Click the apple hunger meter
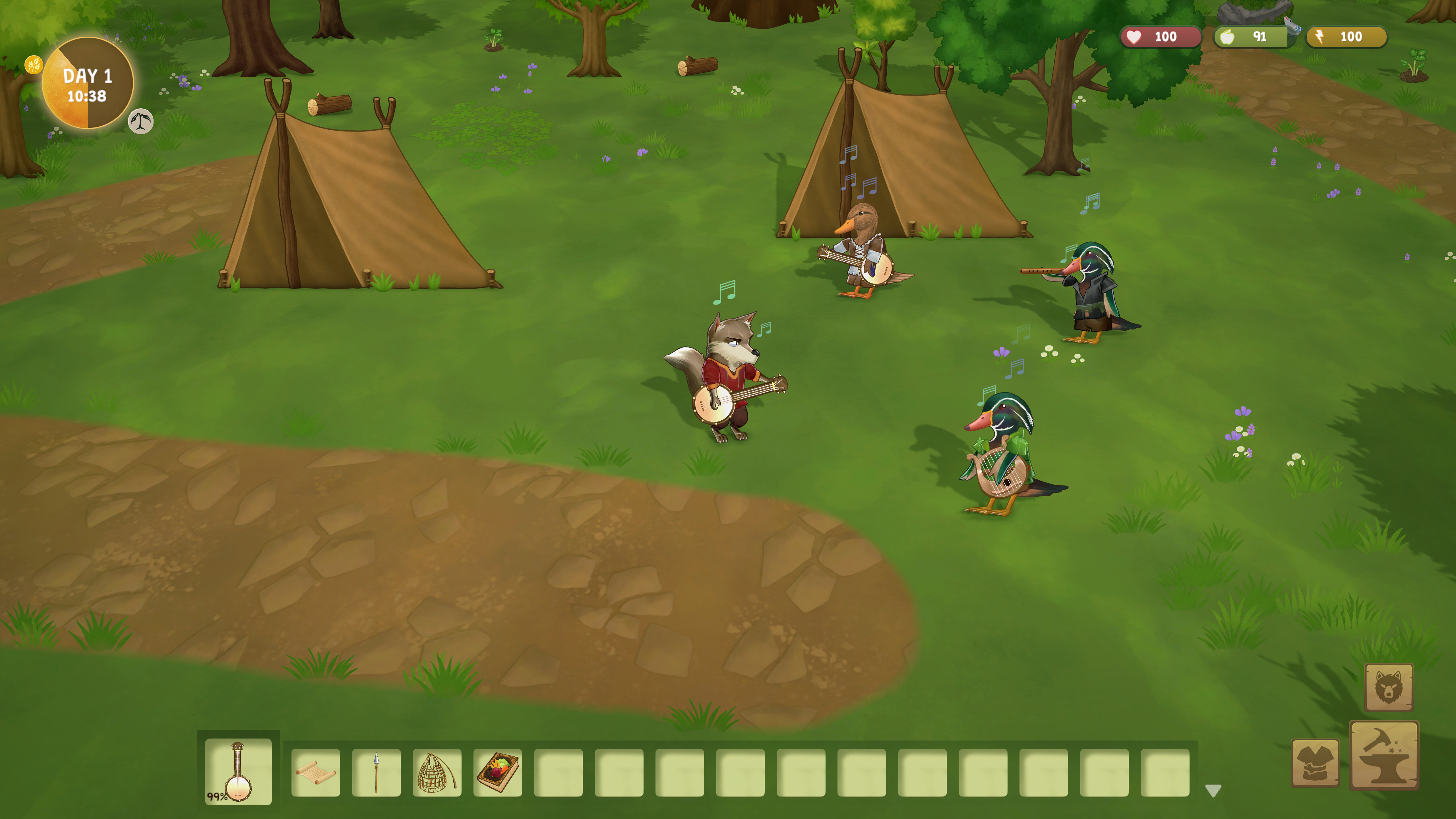Viewport: 1456px width, 819px height. point(1252,37)
